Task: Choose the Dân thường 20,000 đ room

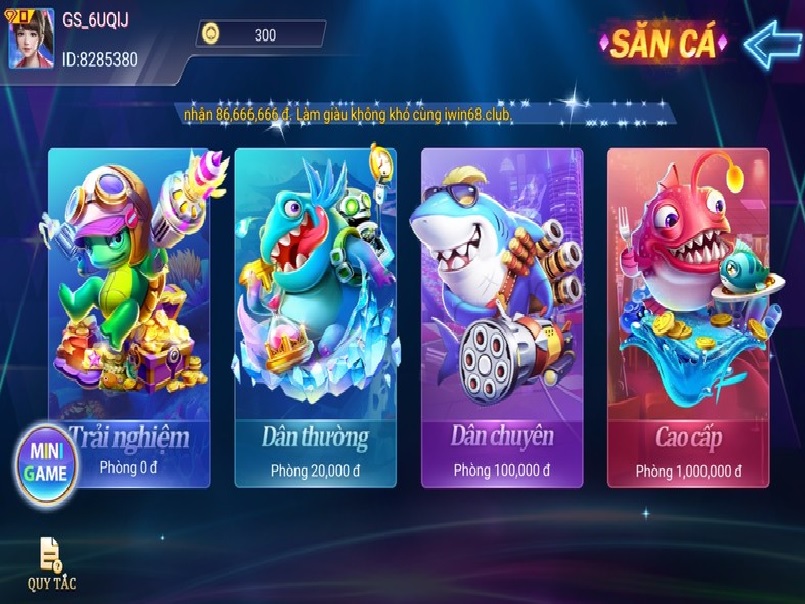Action: [x=315, y=320]
